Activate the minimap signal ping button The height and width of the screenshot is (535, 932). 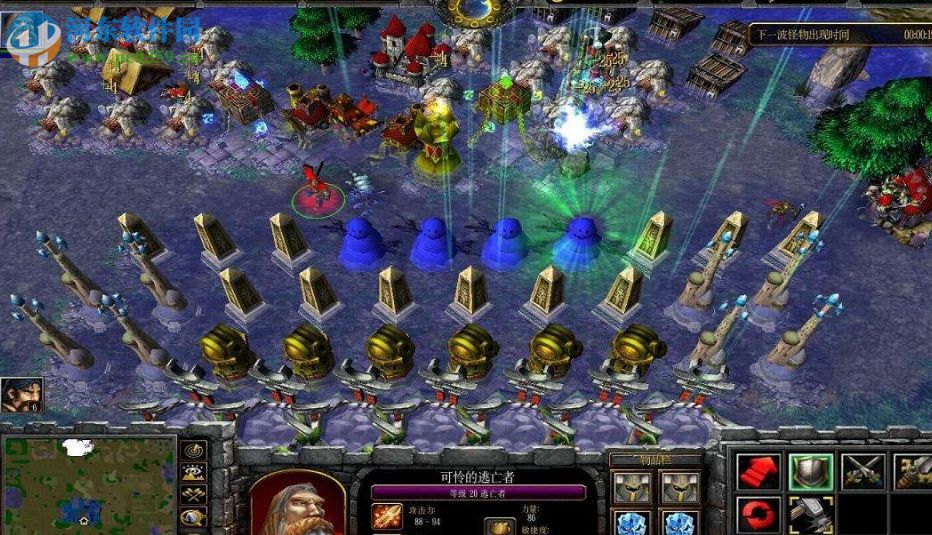click(x=193, y=451)
